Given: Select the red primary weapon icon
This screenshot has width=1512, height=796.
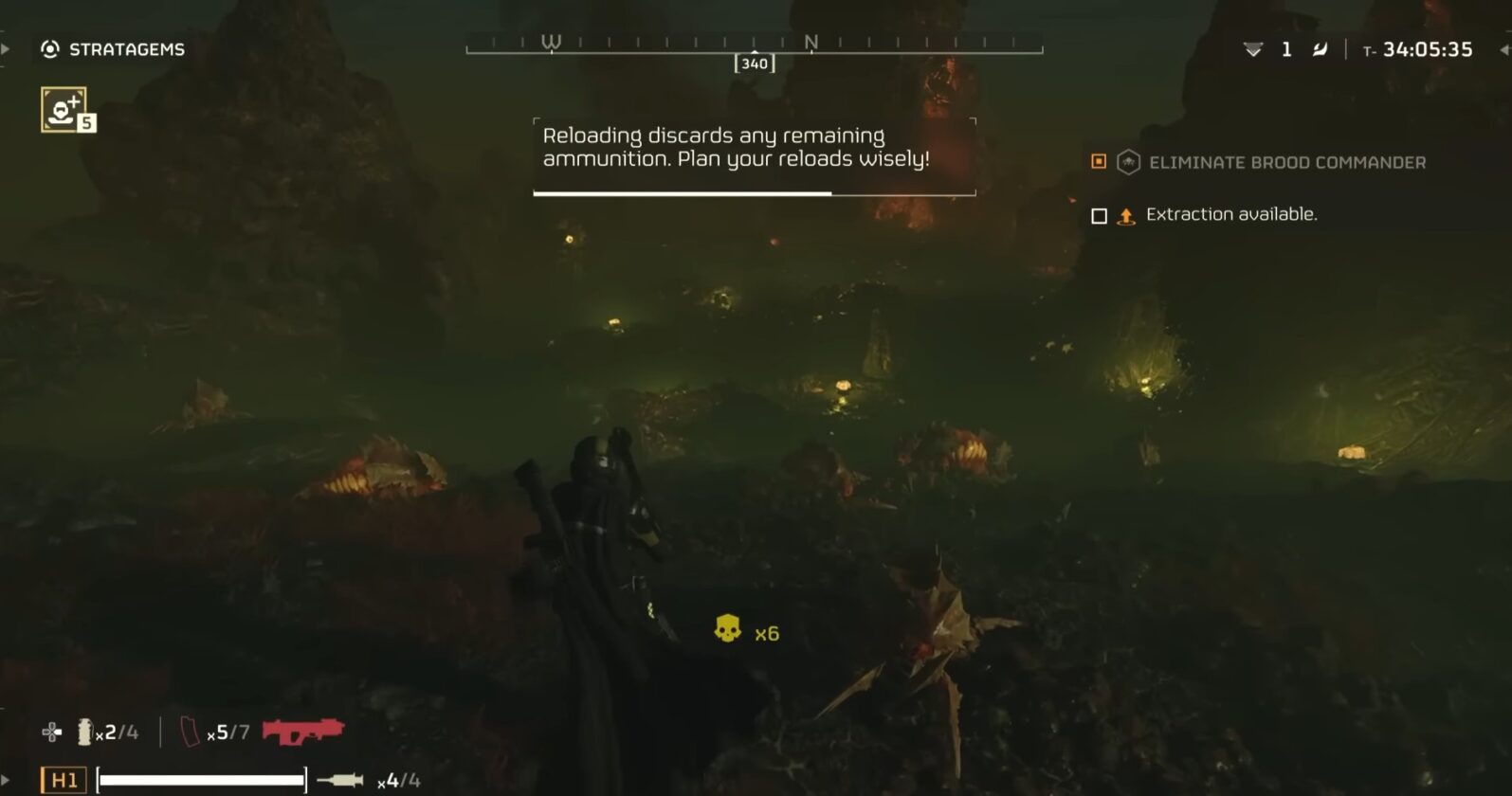Looking at the screenshot, I should click(x=303, y=730).
